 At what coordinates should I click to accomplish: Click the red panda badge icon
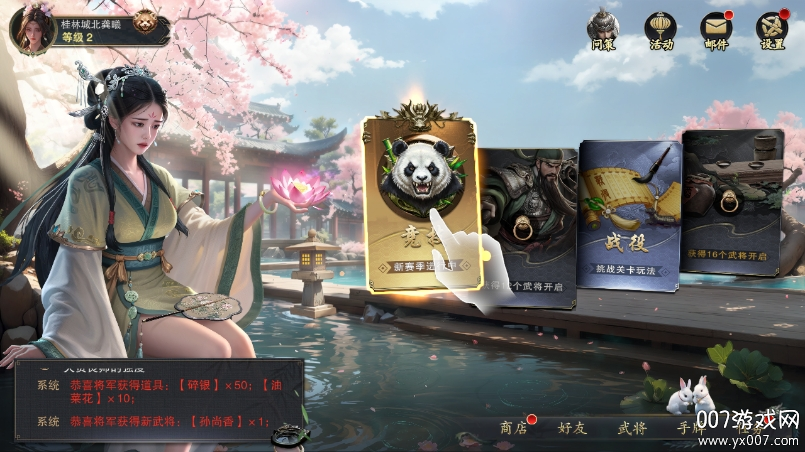point(147,21)
